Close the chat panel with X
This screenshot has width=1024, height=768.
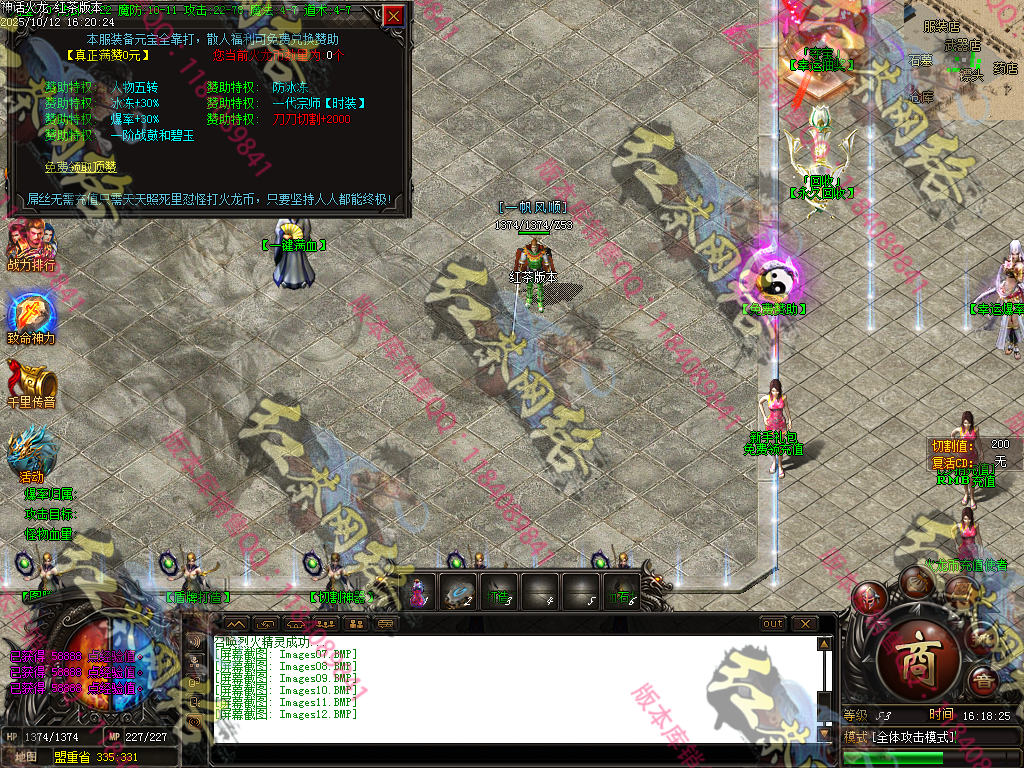click(804, 624)
